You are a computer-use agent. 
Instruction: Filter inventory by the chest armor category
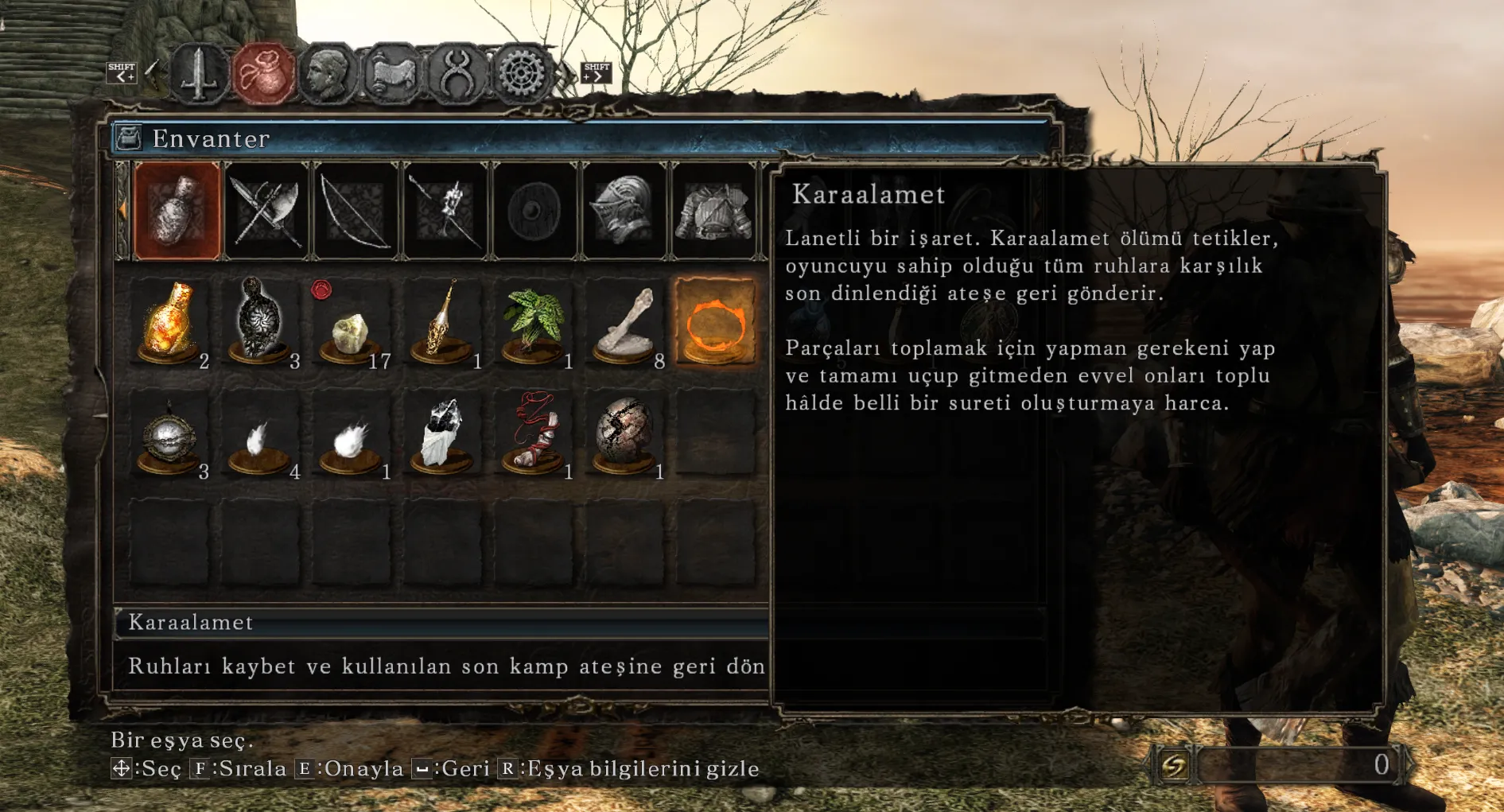point(713,211)
